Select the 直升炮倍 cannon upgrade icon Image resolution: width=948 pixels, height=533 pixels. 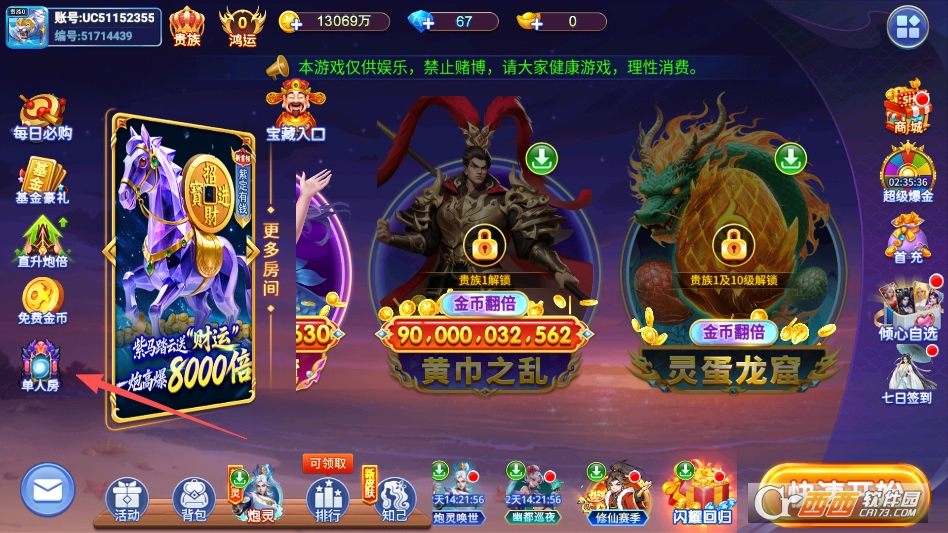[42, 242]
